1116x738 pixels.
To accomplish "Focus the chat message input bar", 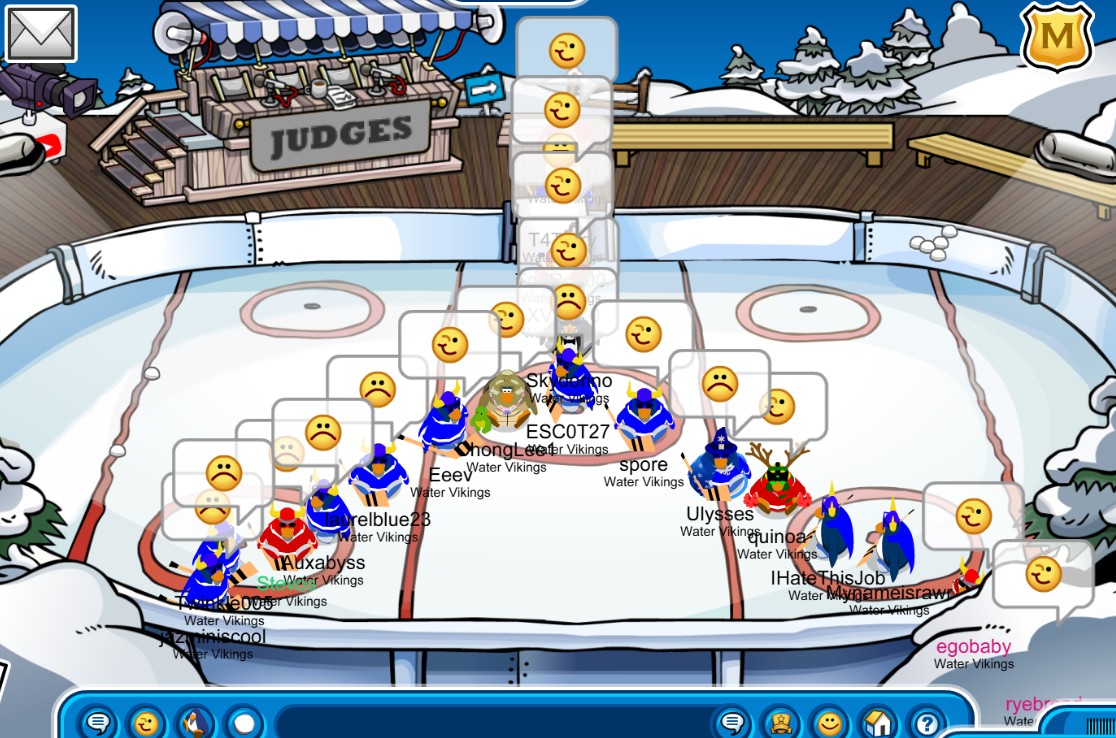I will tap(490, 722).
